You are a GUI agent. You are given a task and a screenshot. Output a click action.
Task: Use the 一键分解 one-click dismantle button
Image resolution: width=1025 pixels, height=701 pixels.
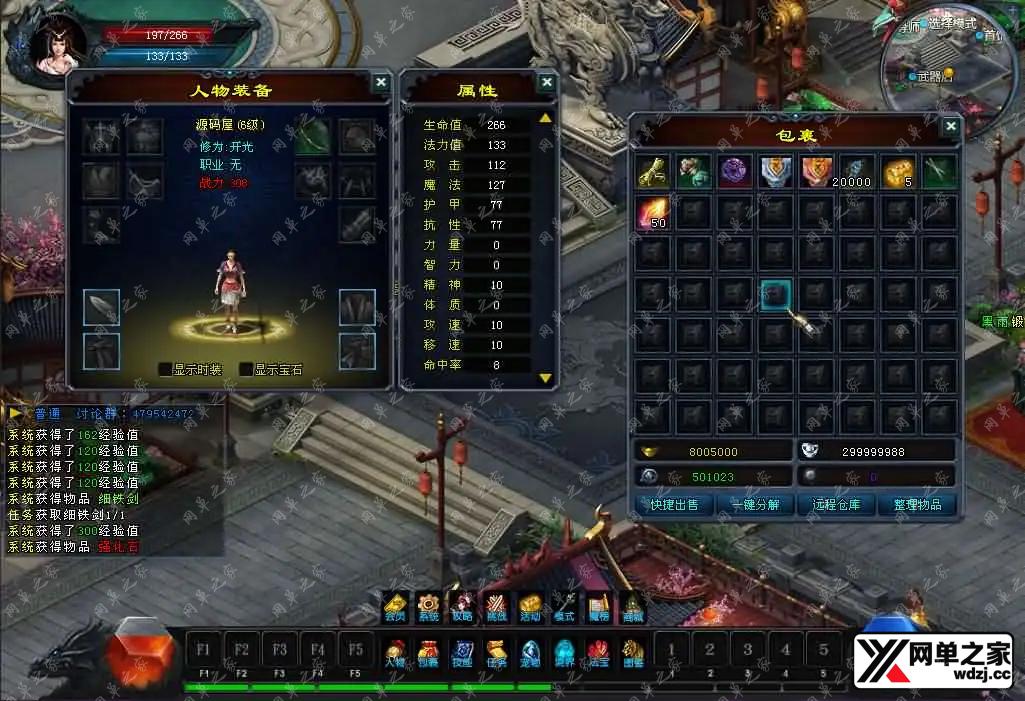pyautogui.click(x=755, y=505)
